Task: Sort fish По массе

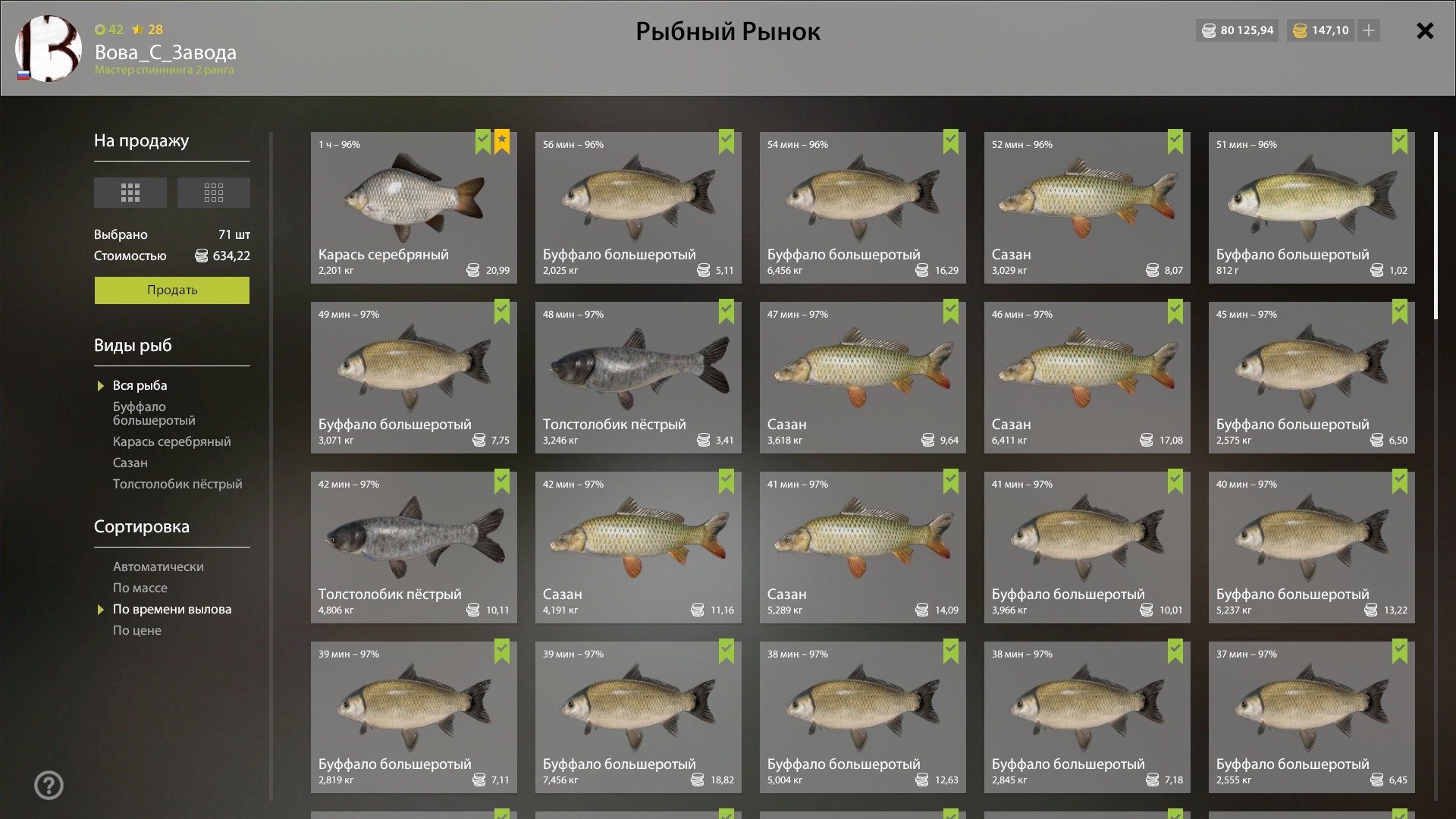Action: [x=140, y=588]
